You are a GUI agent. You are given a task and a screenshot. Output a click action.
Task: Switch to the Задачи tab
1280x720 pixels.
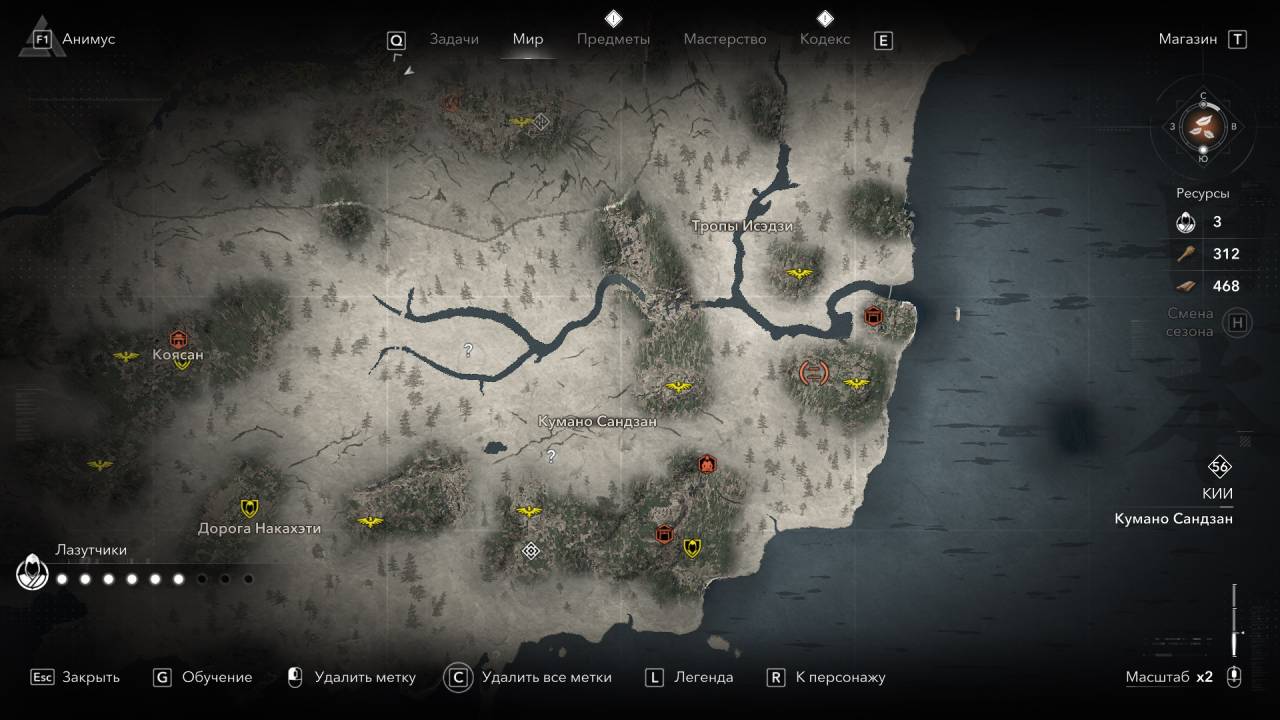(454, 39)
